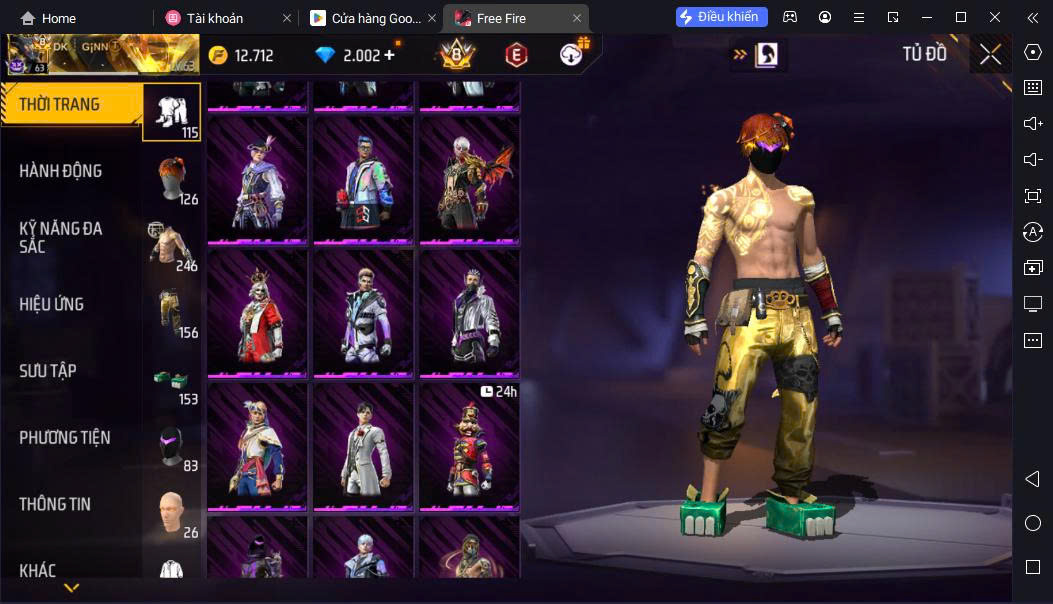Choose the white suit outfit thumbnail
This screenshot has height=604, width=1053.
[363, 444]
